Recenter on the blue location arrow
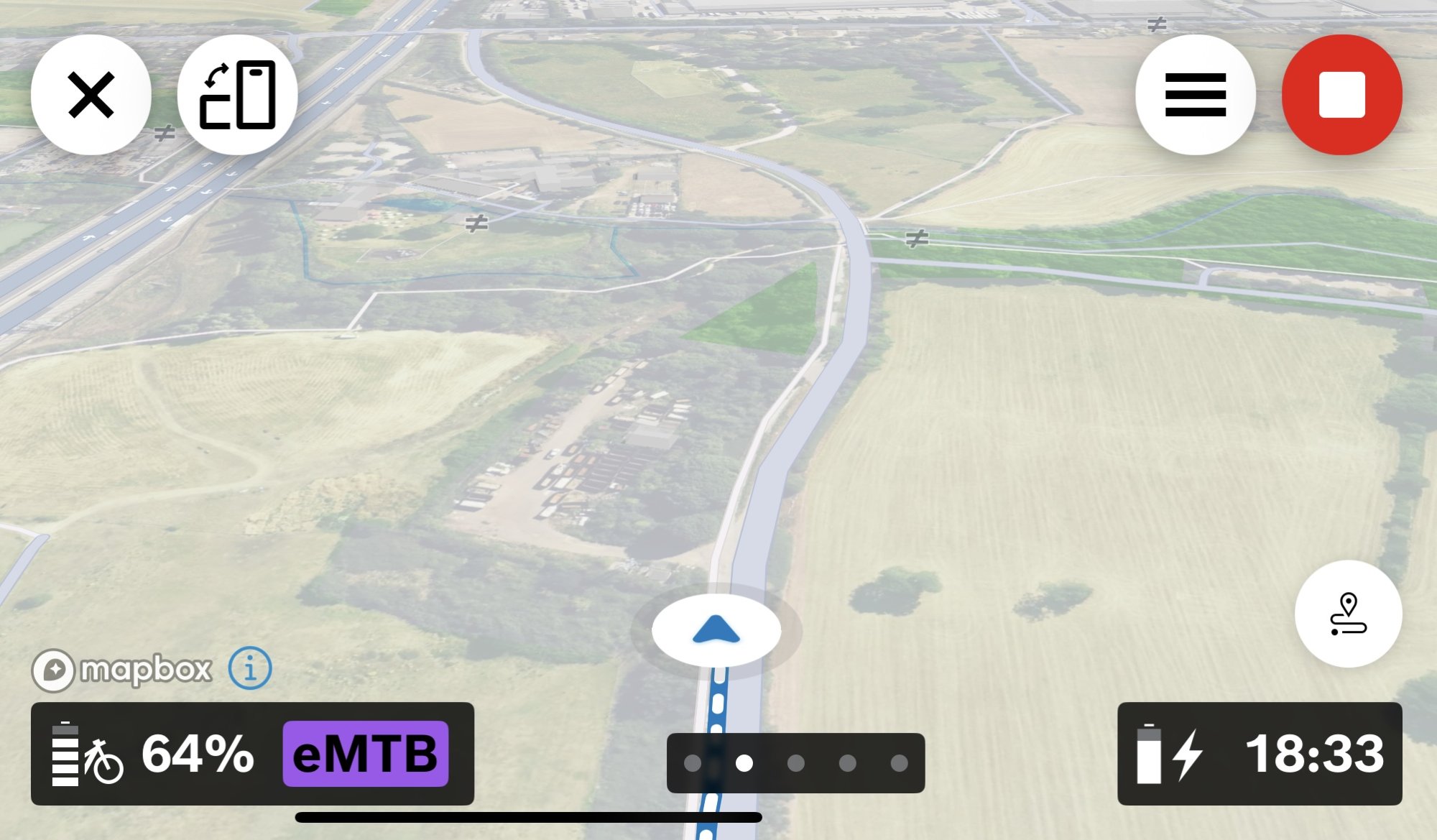1437x840 pixels. tap(716, 630)
